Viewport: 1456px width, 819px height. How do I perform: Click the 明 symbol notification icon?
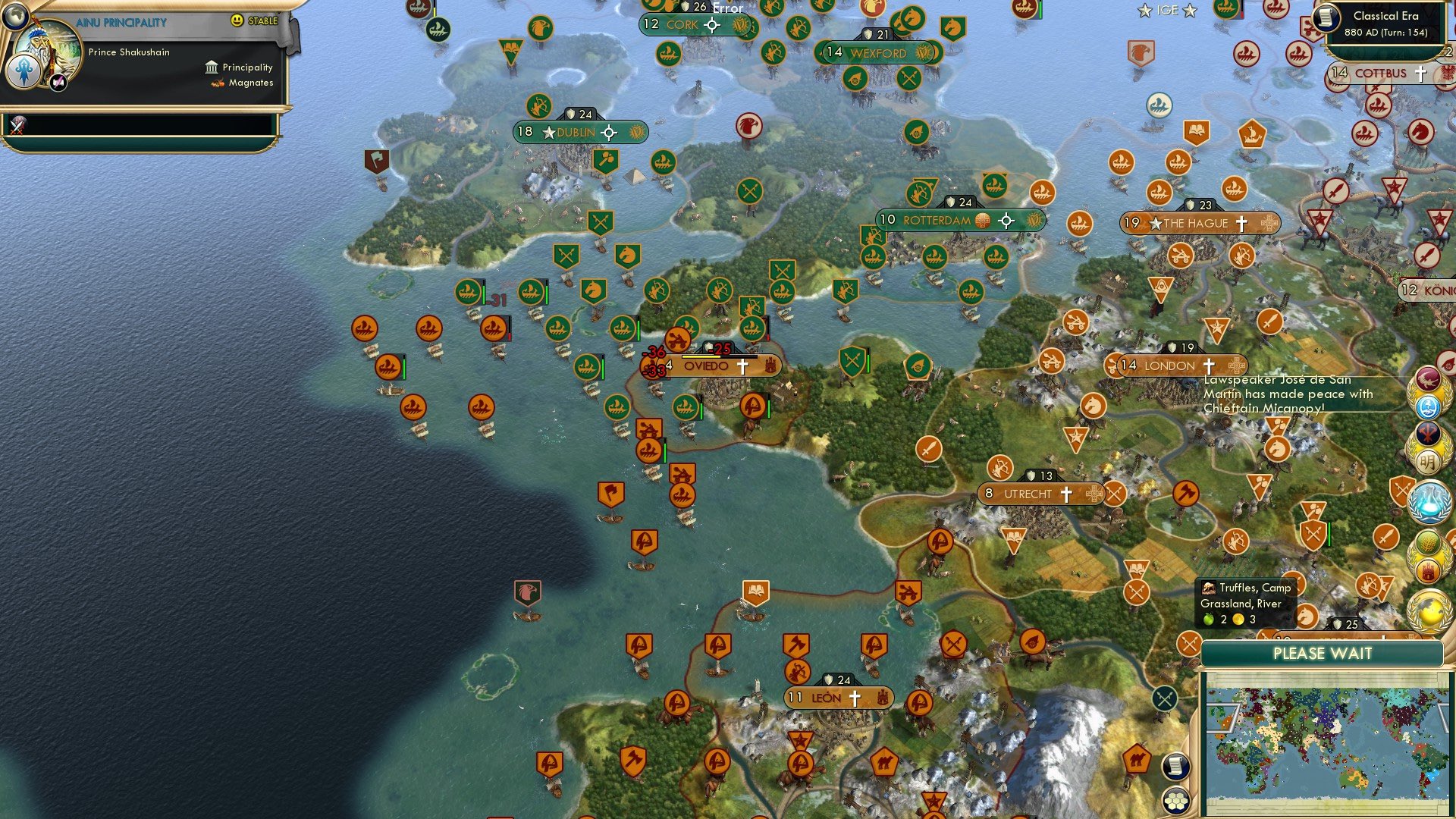coord(1429,460)
